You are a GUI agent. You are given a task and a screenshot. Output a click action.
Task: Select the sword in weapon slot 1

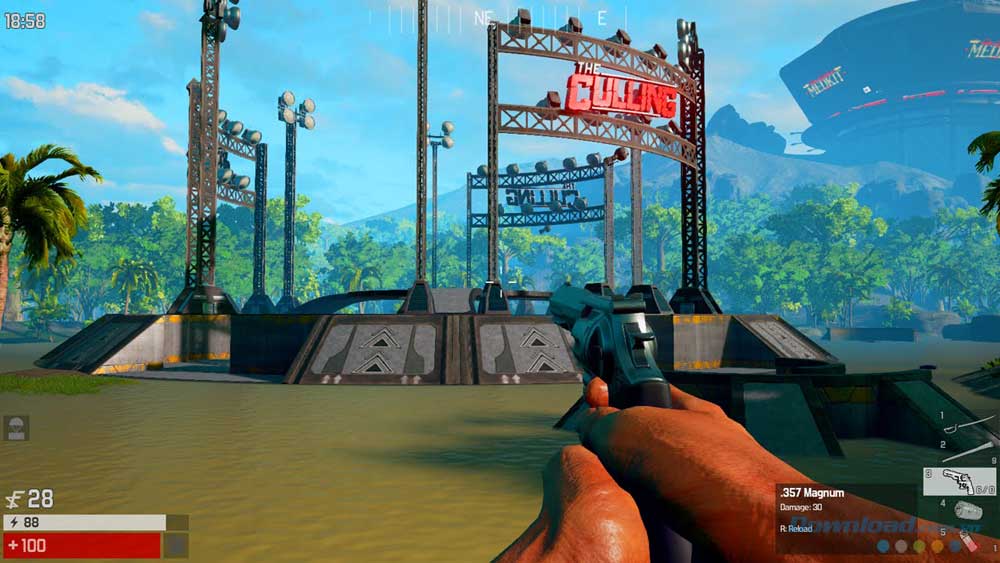pyautogui.click(x=968, y=424)
